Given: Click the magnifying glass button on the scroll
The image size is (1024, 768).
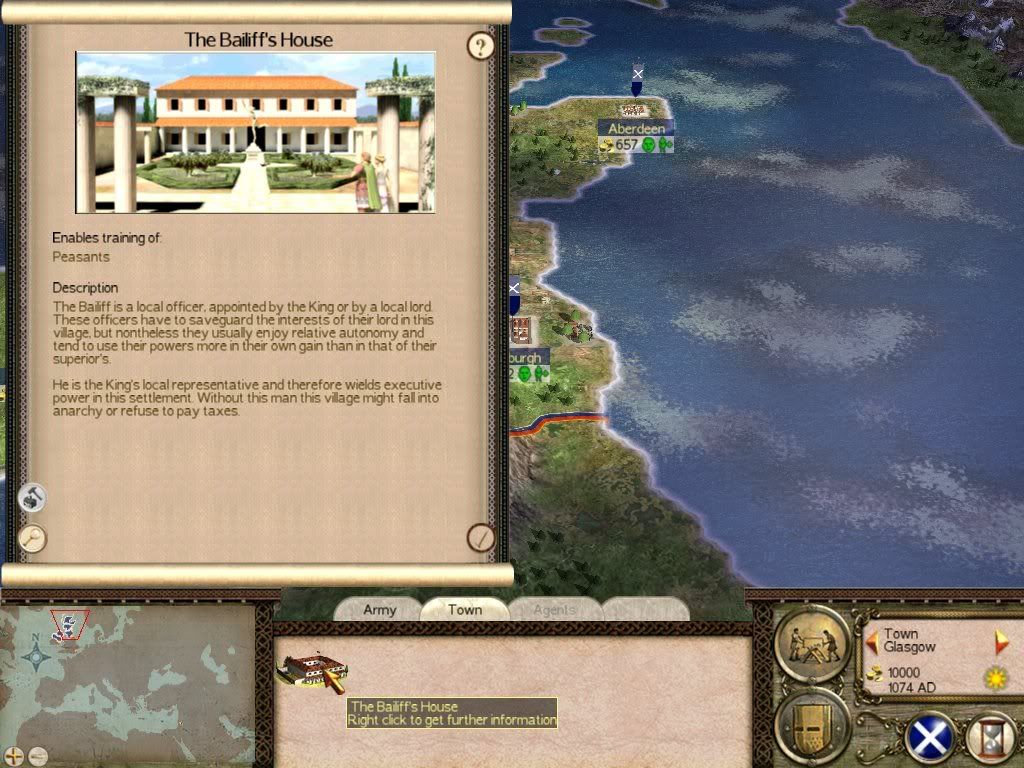Looking at the screenshot, I should tap(33, 538).
